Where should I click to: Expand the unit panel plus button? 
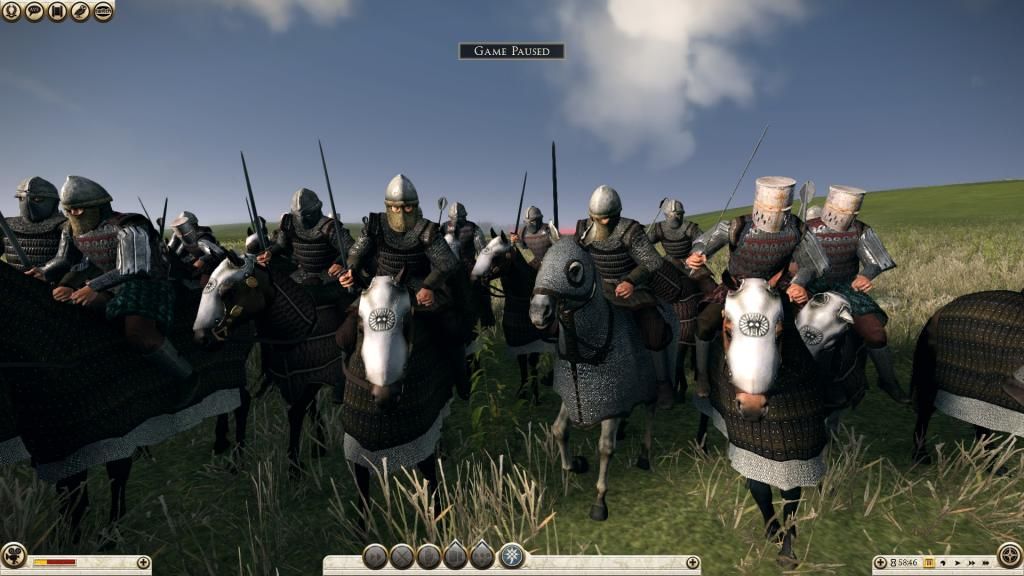(691, 563)
